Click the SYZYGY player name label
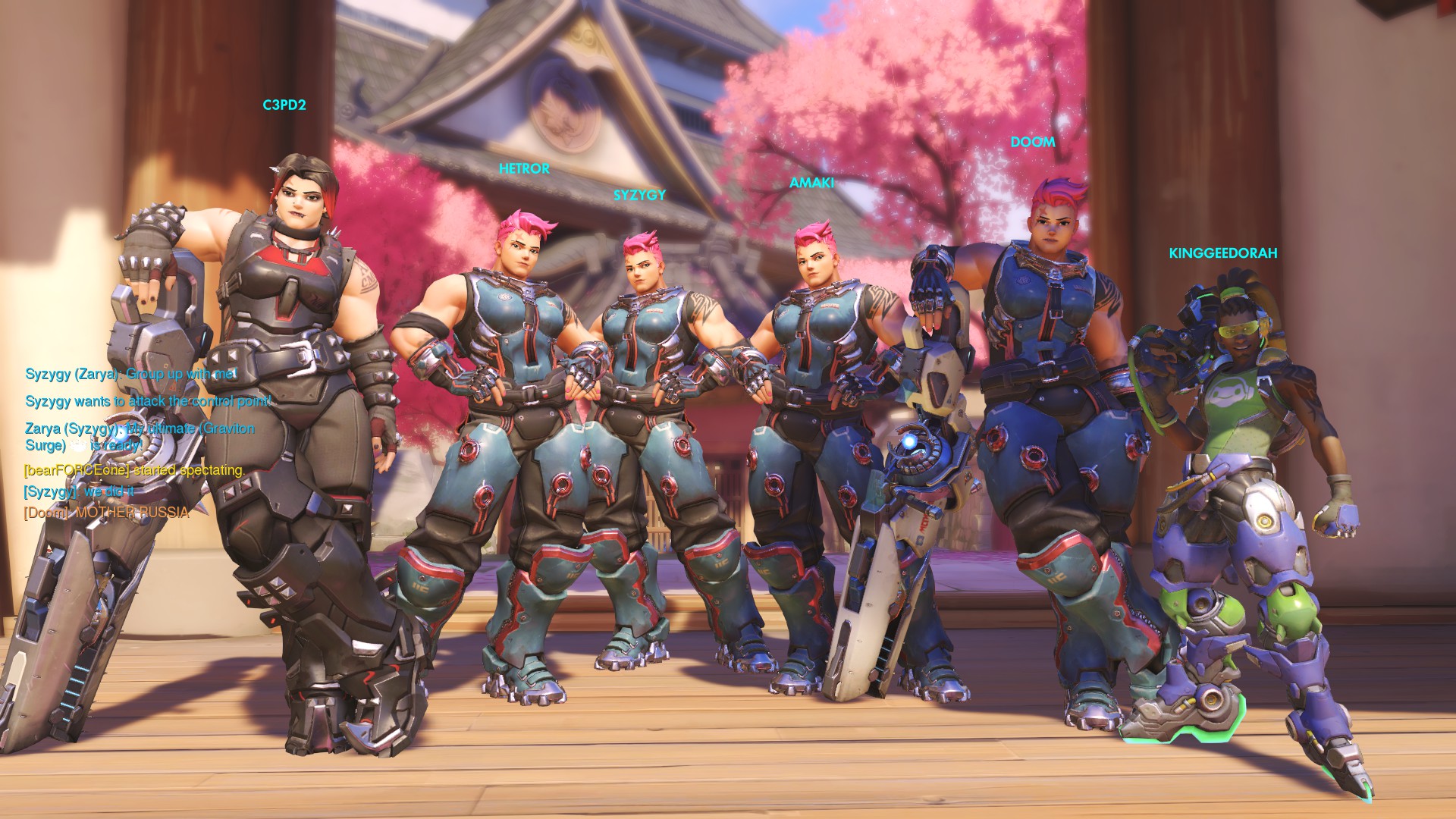This screenshot has width=1456, height=819. pyautogui.click(x=639, y=196)
